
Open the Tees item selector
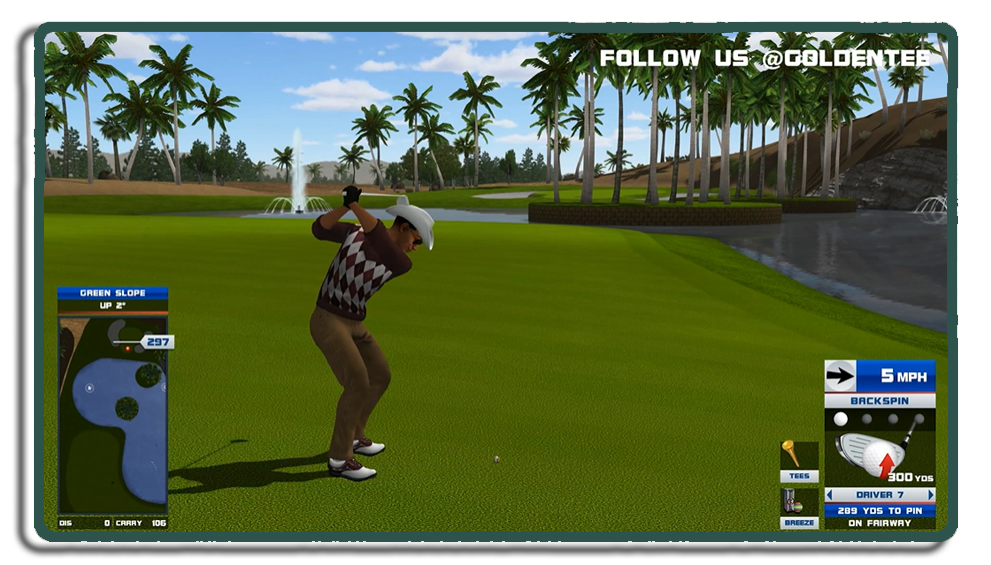tap(799, 461)
